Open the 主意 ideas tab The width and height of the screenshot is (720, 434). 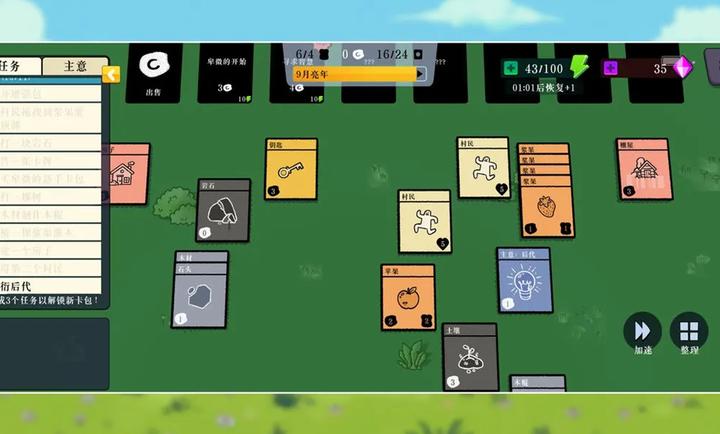coord(74,66)
